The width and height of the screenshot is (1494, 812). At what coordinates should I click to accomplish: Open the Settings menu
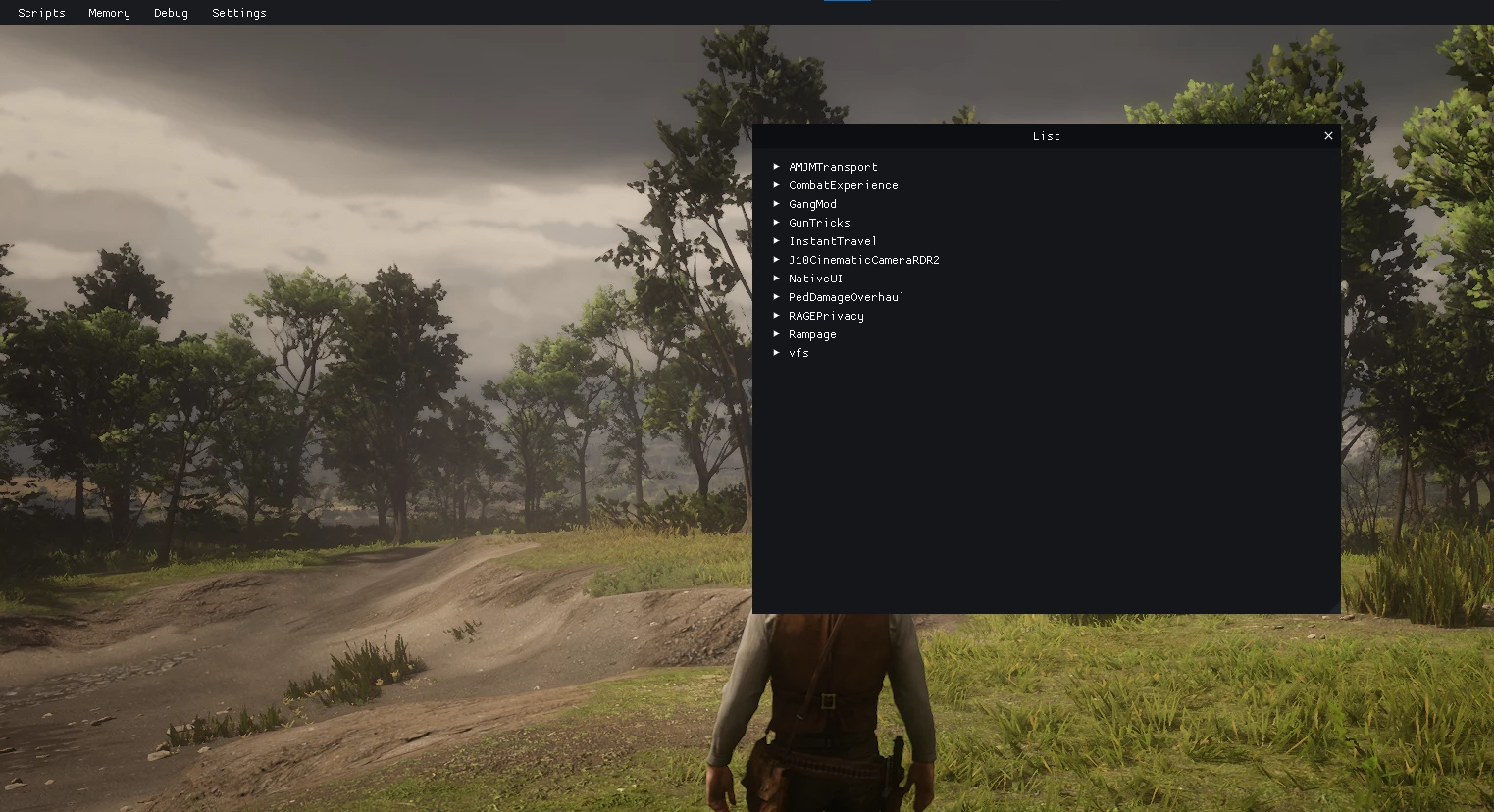pyautogui.click(x=238, y=13)
